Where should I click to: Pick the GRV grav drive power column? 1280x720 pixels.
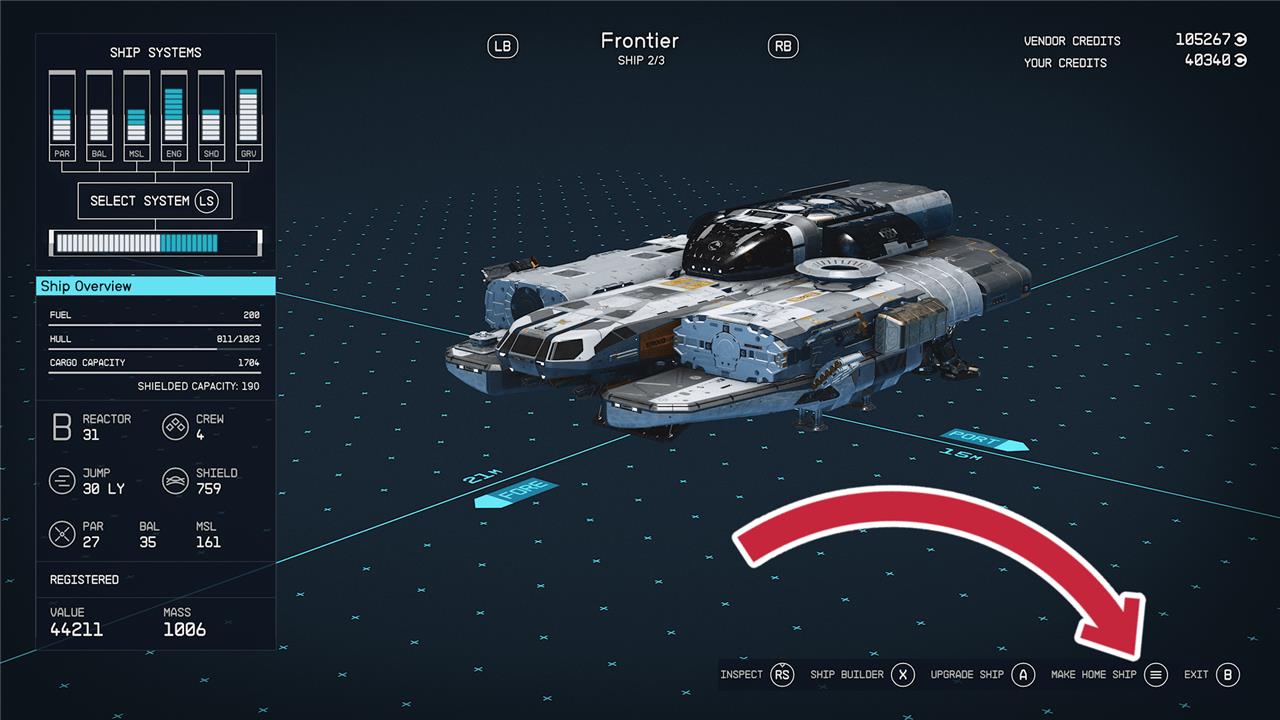[248, 116]
